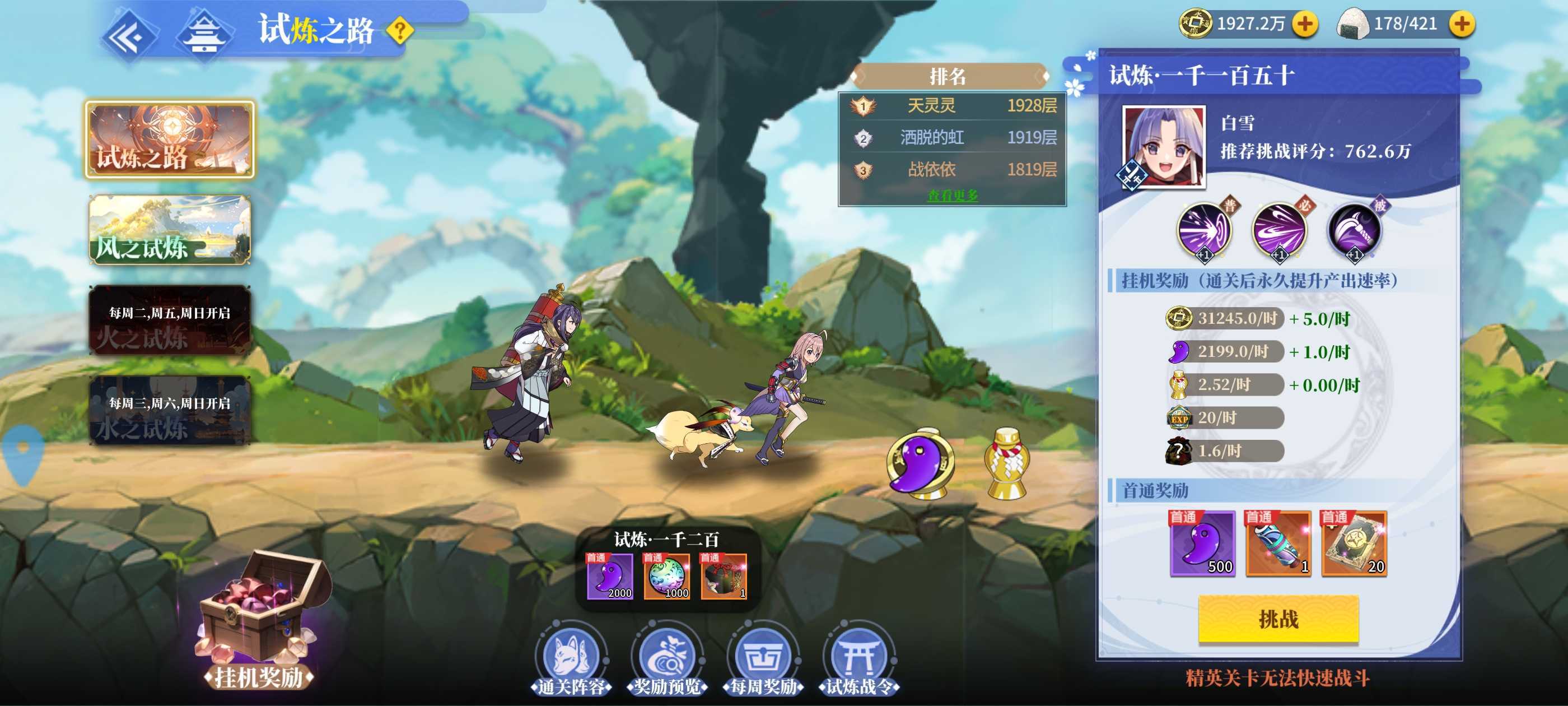Select the locked 水之试炼 water trial
Viewport: 1568px width, 706px height.
coord(170,410)
